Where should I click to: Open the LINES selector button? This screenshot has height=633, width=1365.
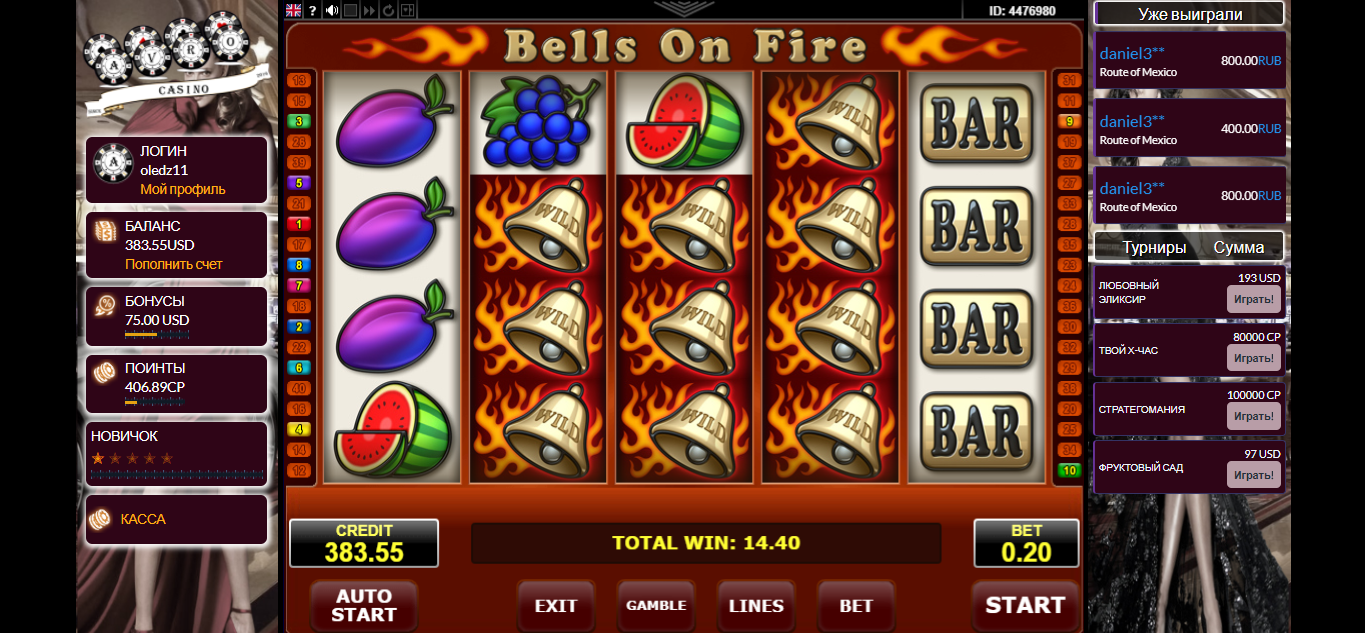click(756, 605)
